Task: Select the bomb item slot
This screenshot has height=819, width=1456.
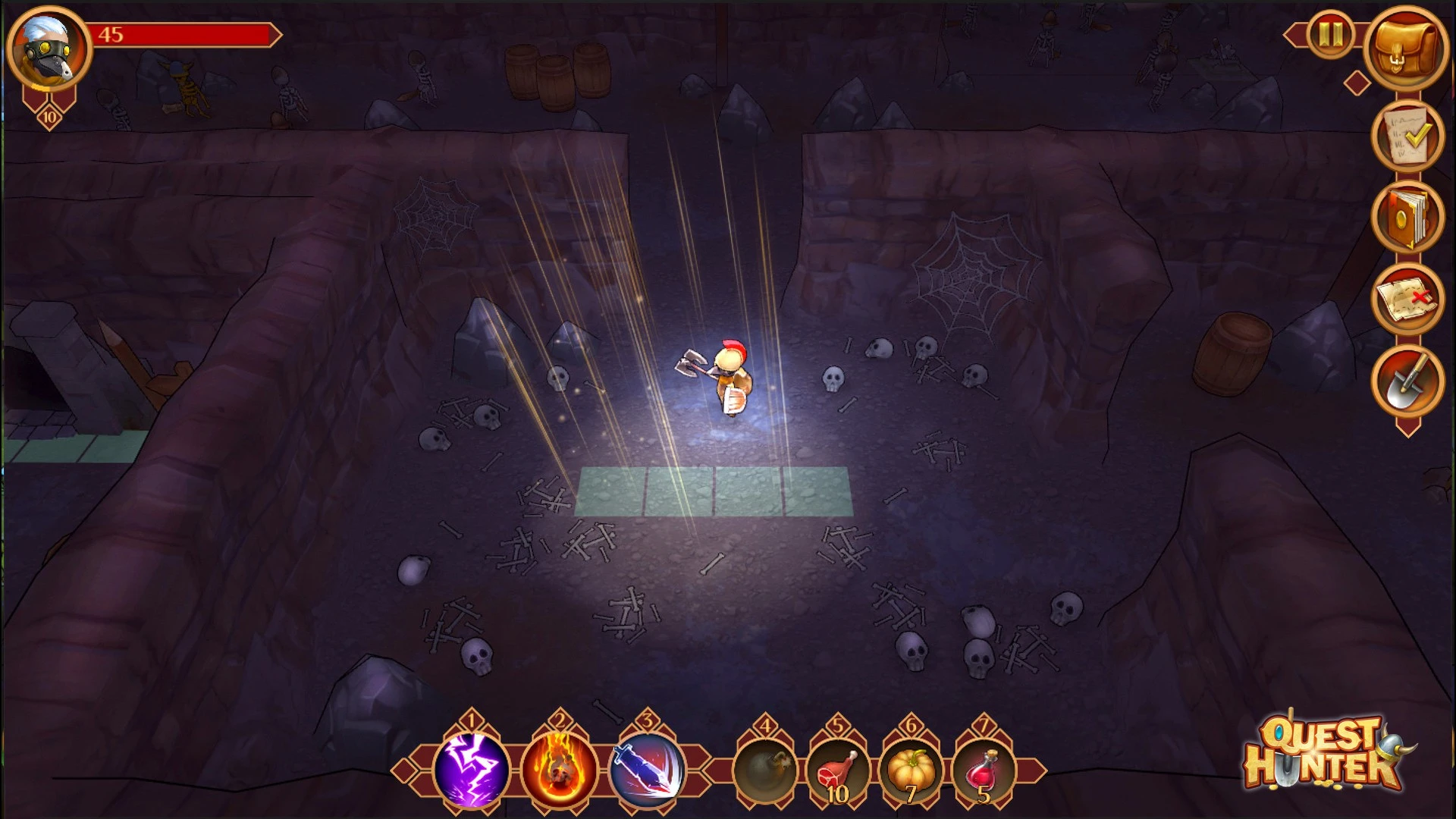Action: [765, 770]
